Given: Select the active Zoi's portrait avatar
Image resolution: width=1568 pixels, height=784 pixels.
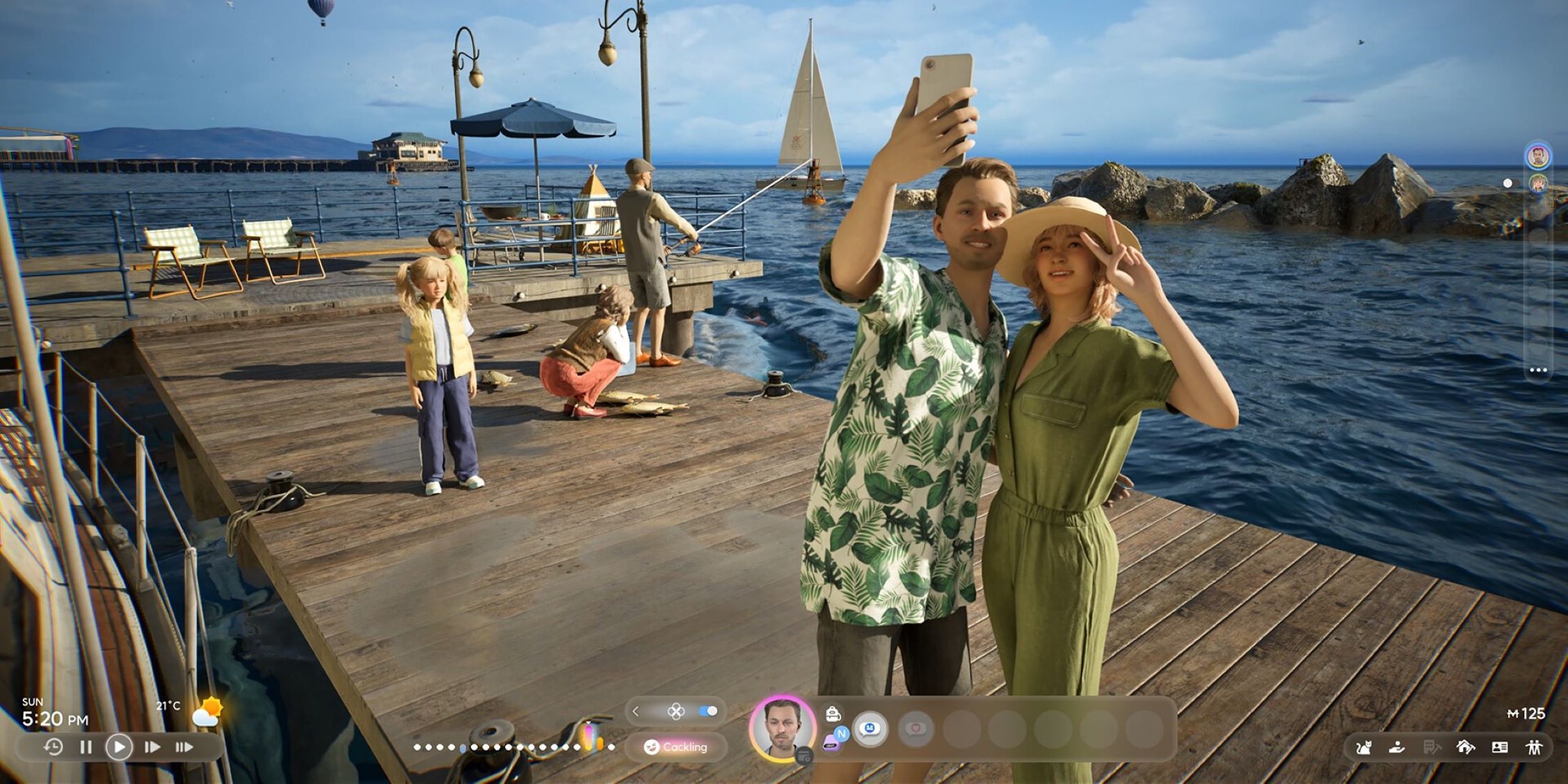Looking at the screenshot, I should [780, 728].
